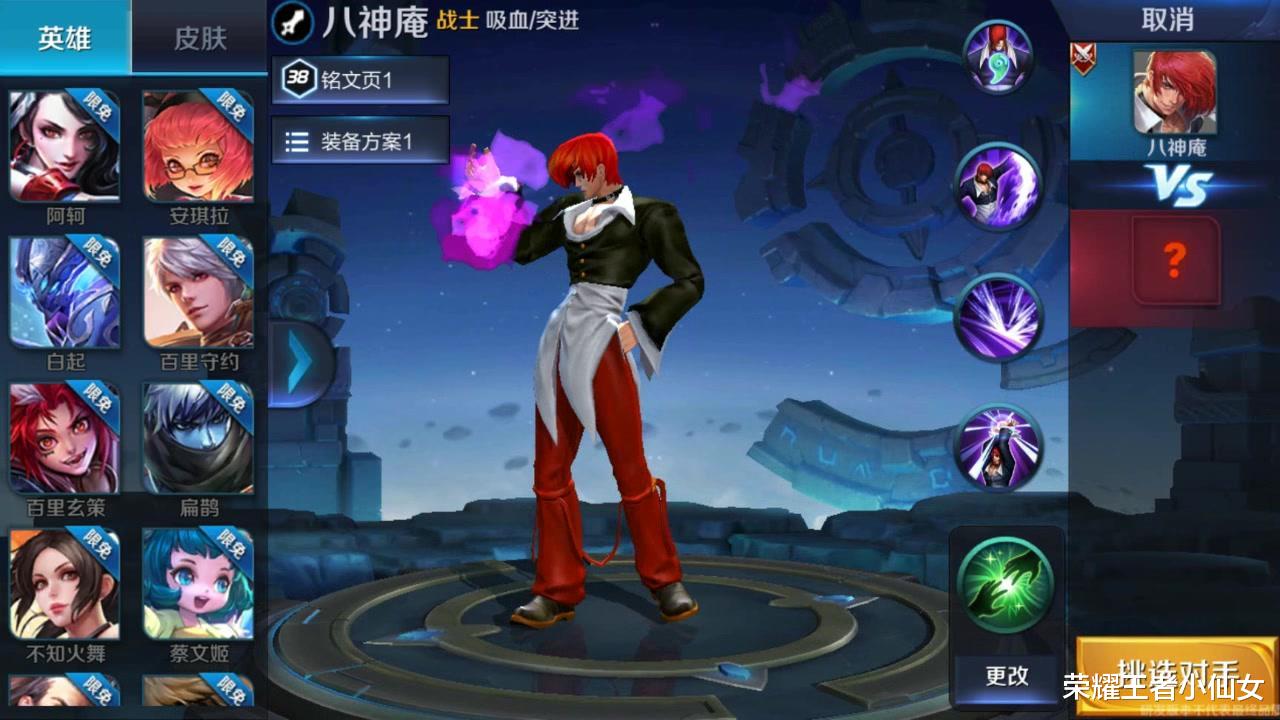Open 铭文页1 selection
Screen dimensions: 1280x720
[360, 80]
